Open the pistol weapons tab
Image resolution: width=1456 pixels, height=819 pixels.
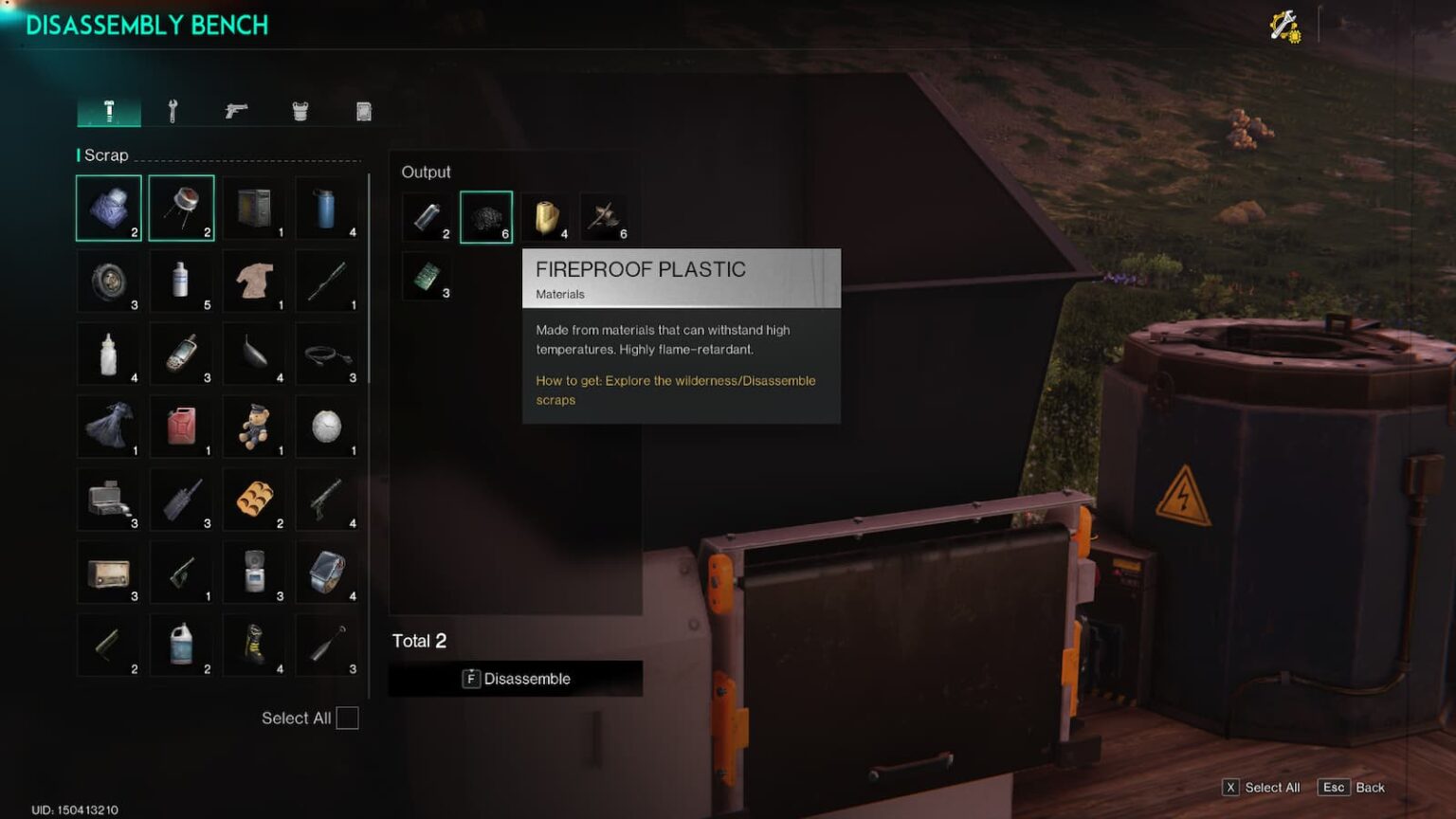click(236, 110)
